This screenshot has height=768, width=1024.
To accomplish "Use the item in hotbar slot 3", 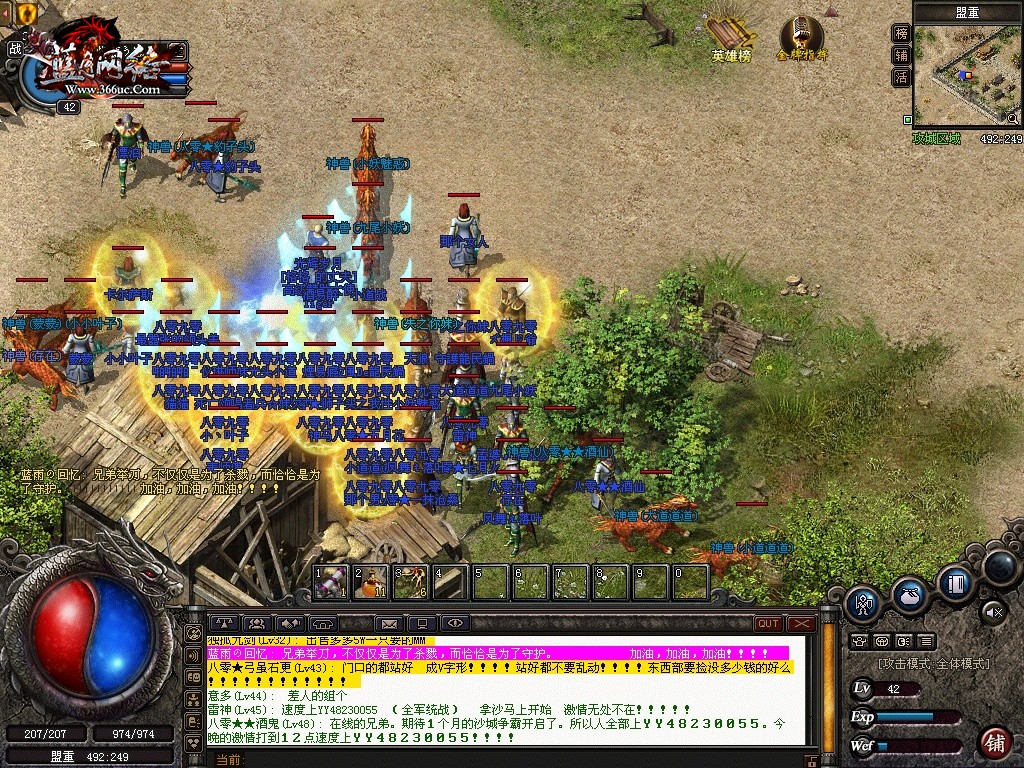I will 411,582.
